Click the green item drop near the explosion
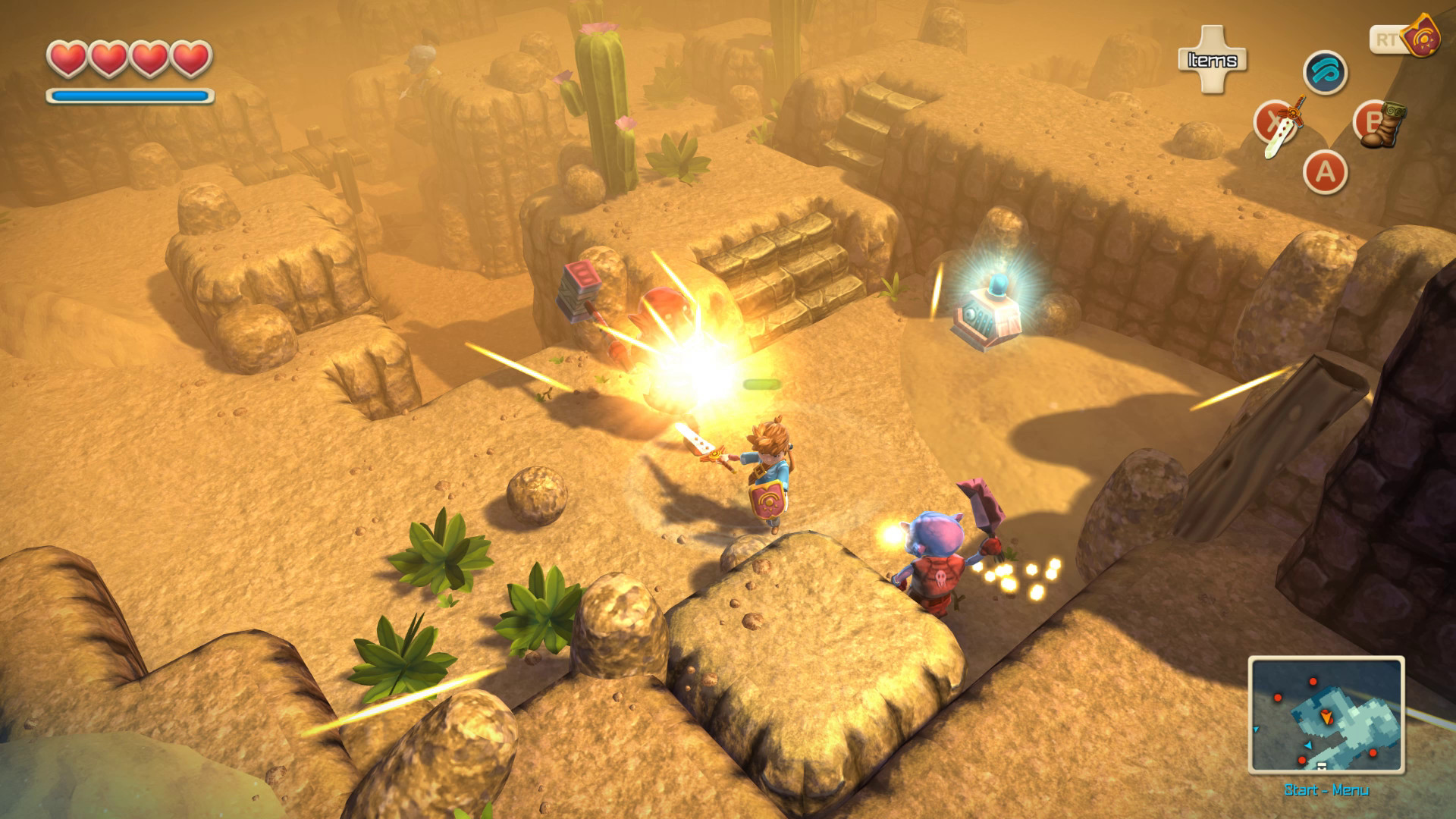1456x819 pixels. (762, 384)
